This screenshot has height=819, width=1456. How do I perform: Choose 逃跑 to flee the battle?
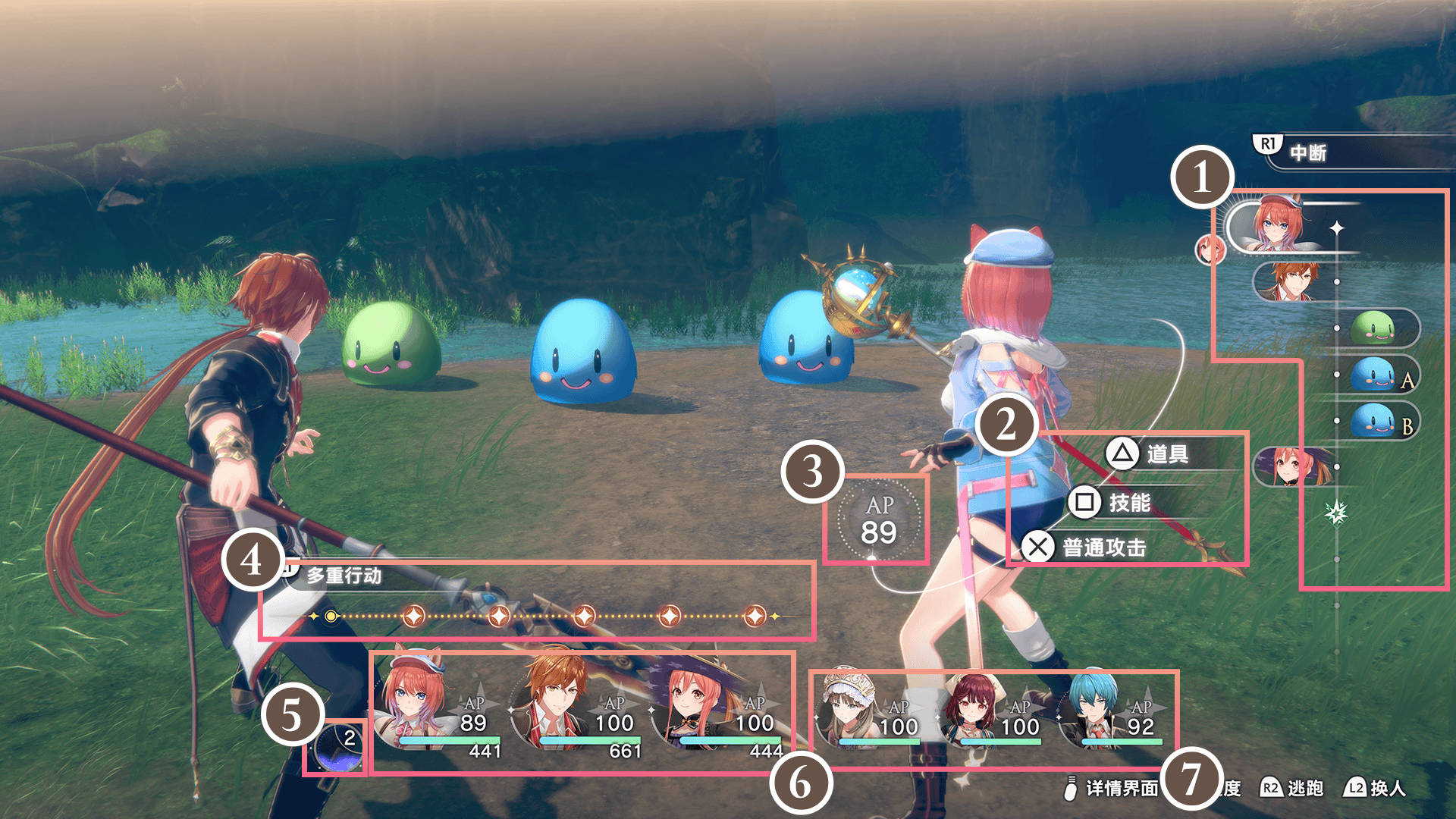pyautogui.click(x=1304, y=788)
